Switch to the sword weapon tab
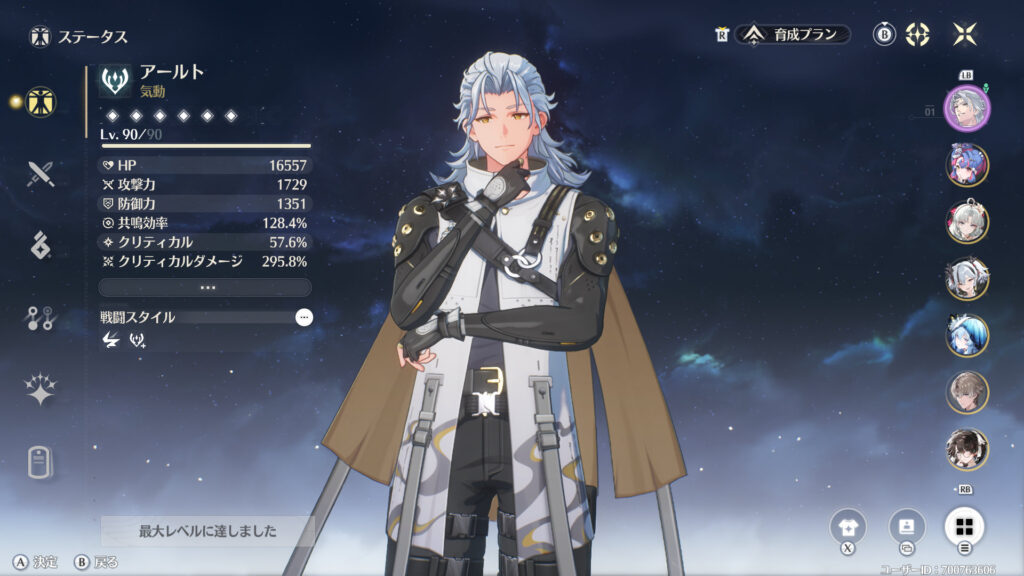This screenshot has width=1024, height=576. pos(41,173)
